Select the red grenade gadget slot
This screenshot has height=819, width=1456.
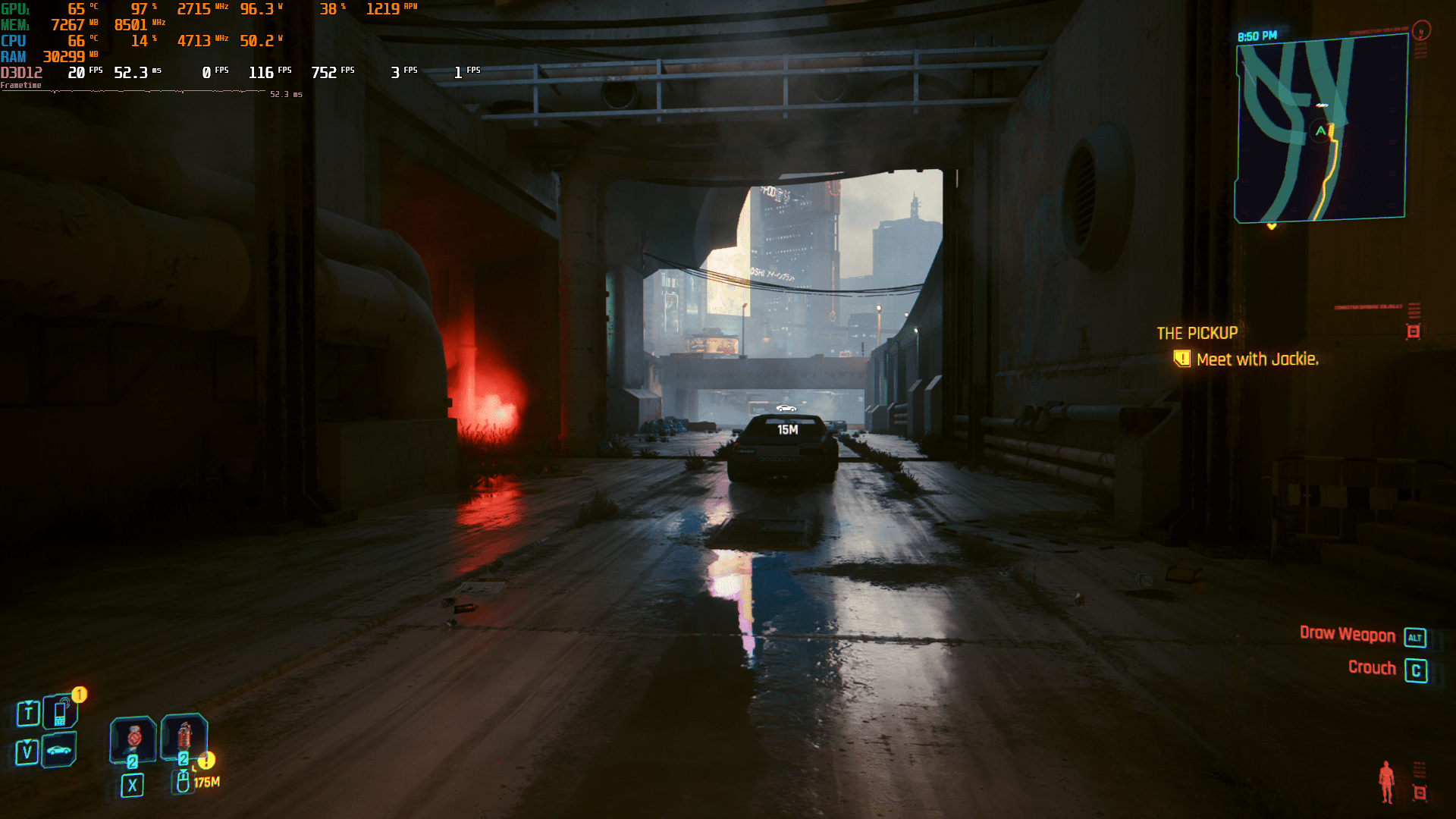(184, 736)
